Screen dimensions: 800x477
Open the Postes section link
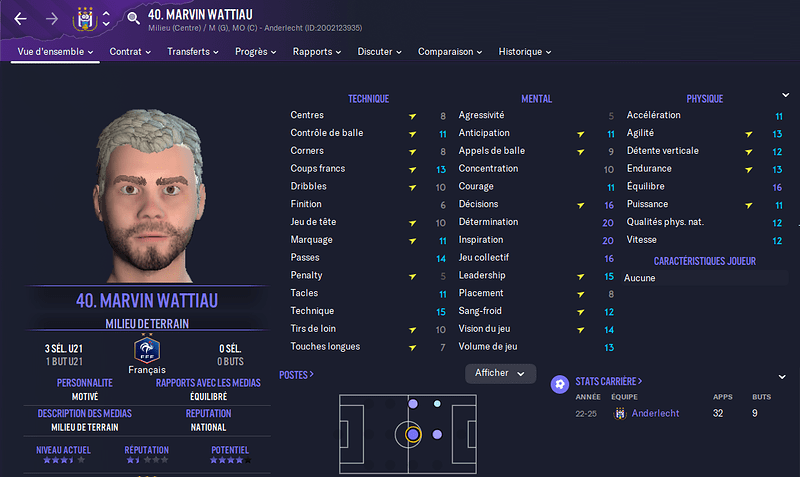coord(297,375)
